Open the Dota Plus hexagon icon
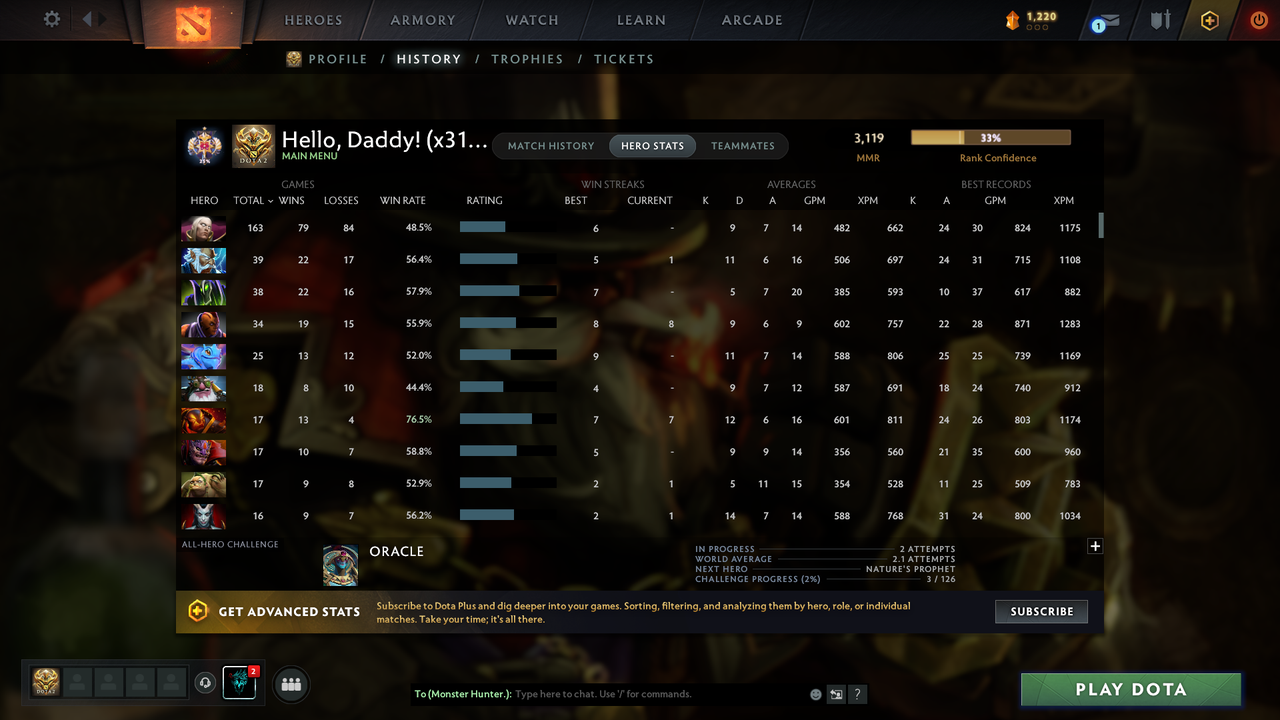The image size is (1280, 720). 1209,19
